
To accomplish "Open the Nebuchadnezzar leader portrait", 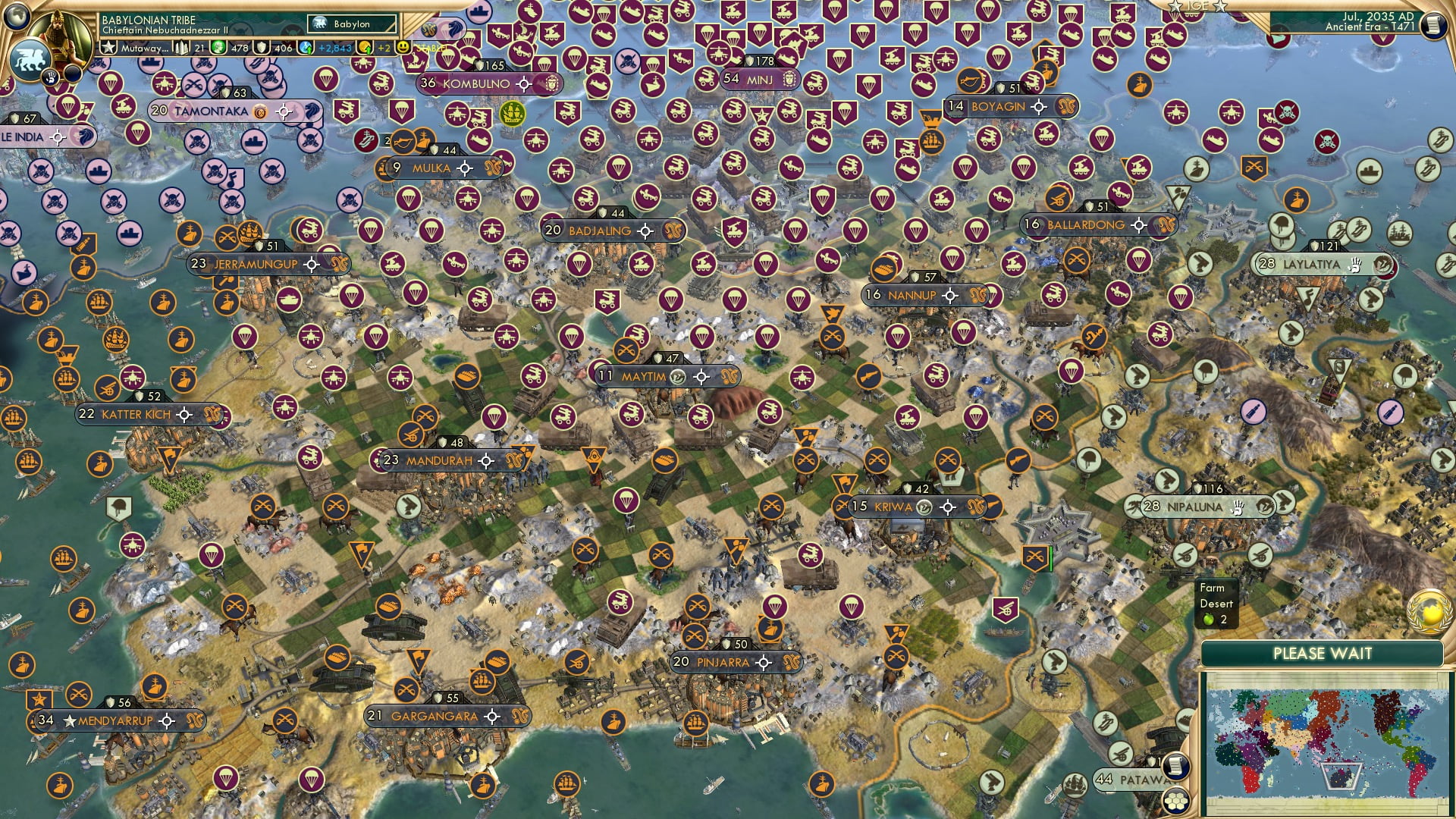I will click(x=61, y=38).
